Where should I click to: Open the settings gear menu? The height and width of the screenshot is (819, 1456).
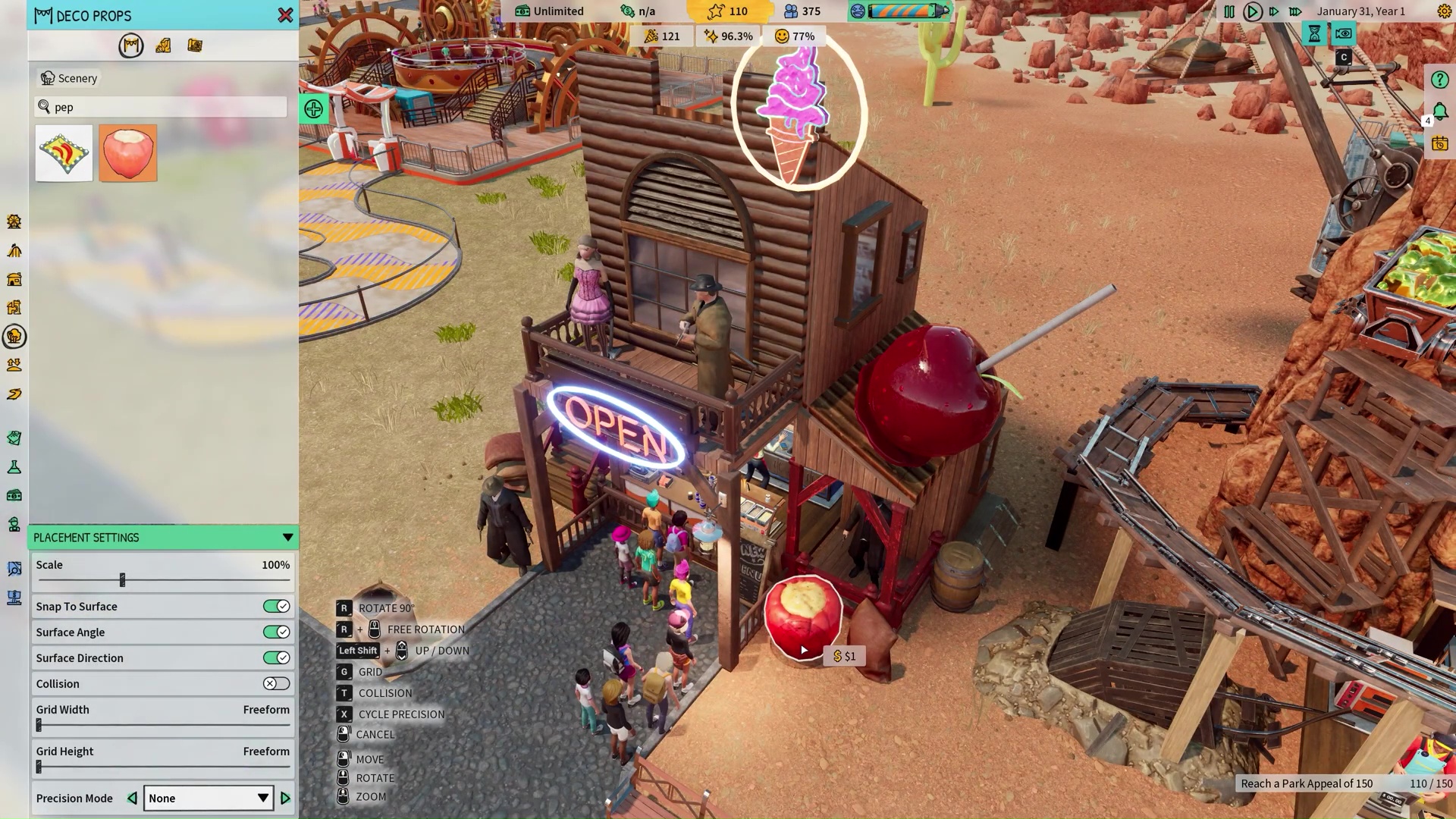click(x=1445, y=11)
